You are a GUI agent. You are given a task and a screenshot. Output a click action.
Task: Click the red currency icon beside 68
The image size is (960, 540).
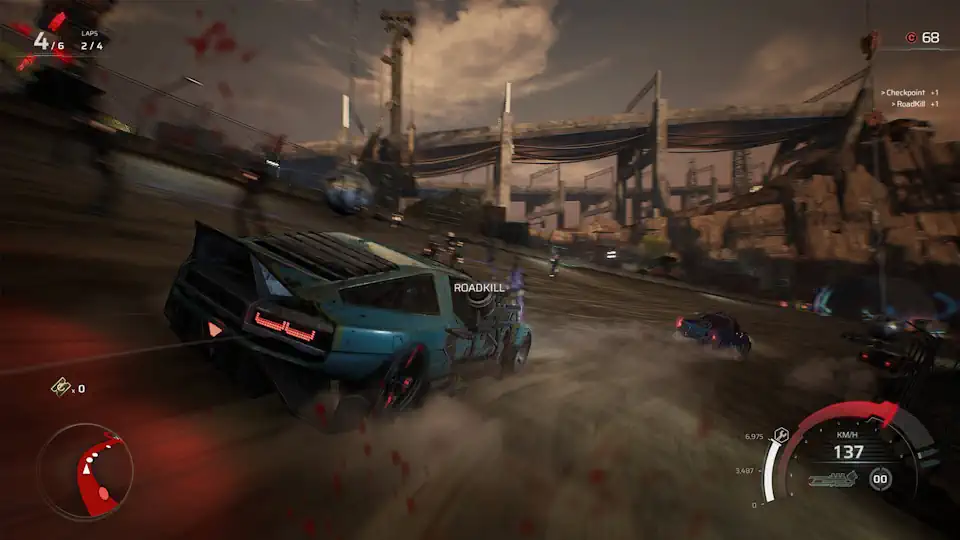[x=910, y=38]
